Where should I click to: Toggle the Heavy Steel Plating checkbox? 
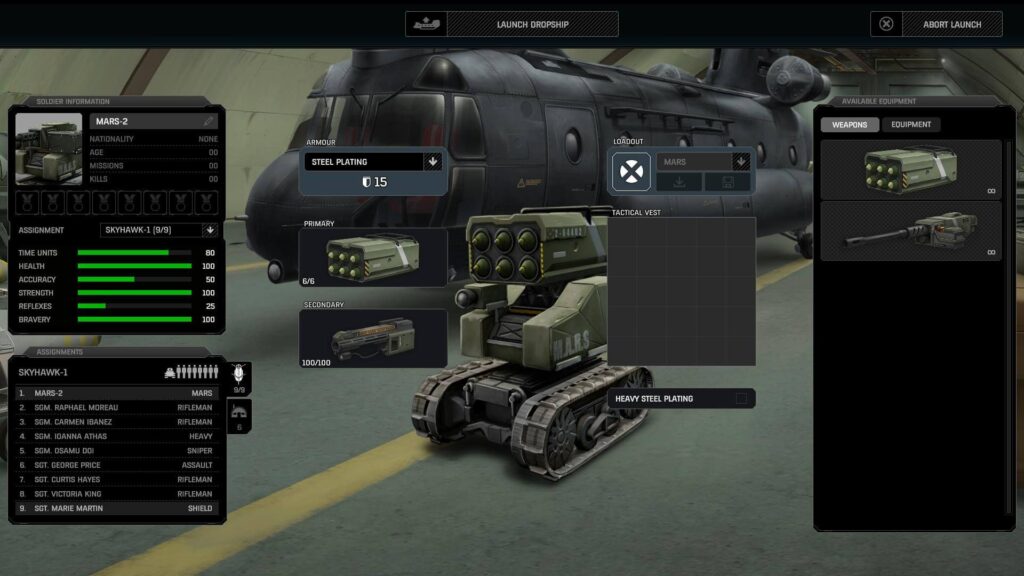(741, 398)
